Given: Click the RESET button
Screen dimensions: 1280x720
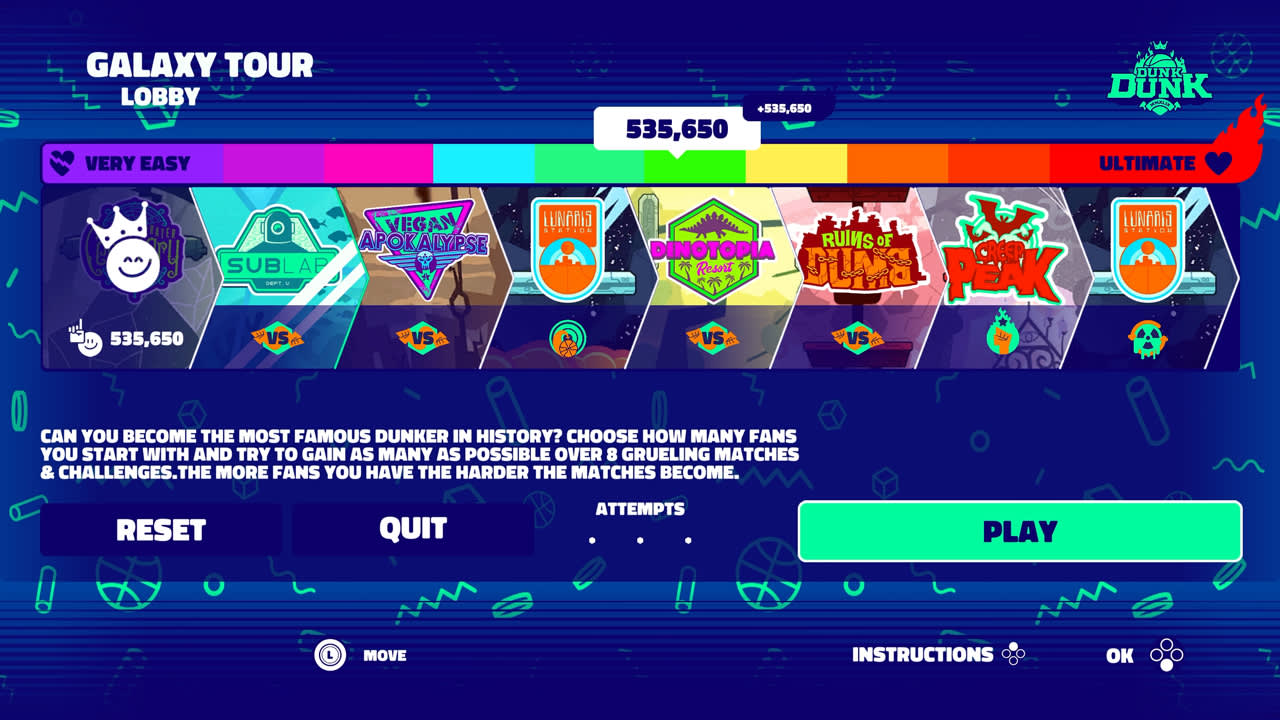Looking at the screenshot, I should (160, 528).
